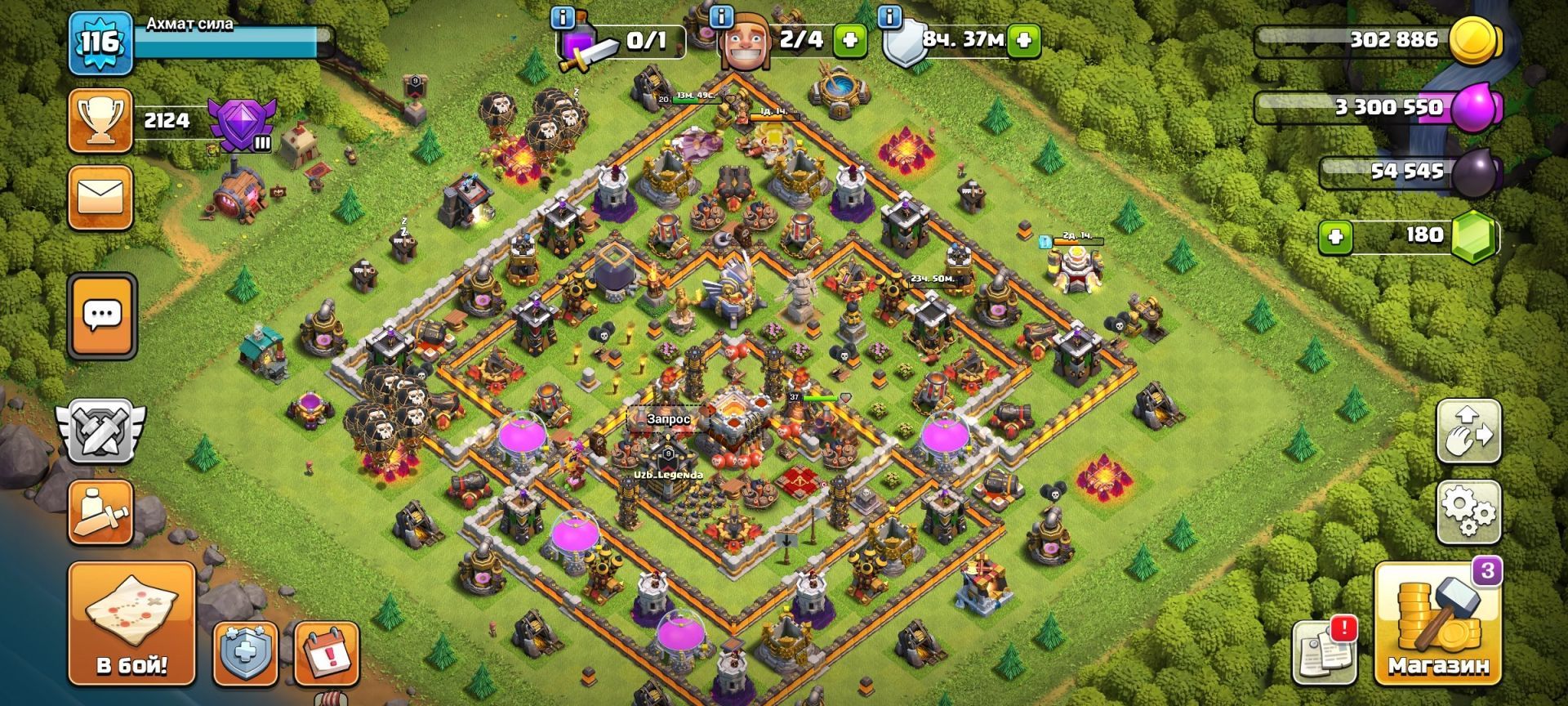This screenshot has width=1568, height=706.
Task: Show info about the laboratory sword counter
Action: pos(563,16)
